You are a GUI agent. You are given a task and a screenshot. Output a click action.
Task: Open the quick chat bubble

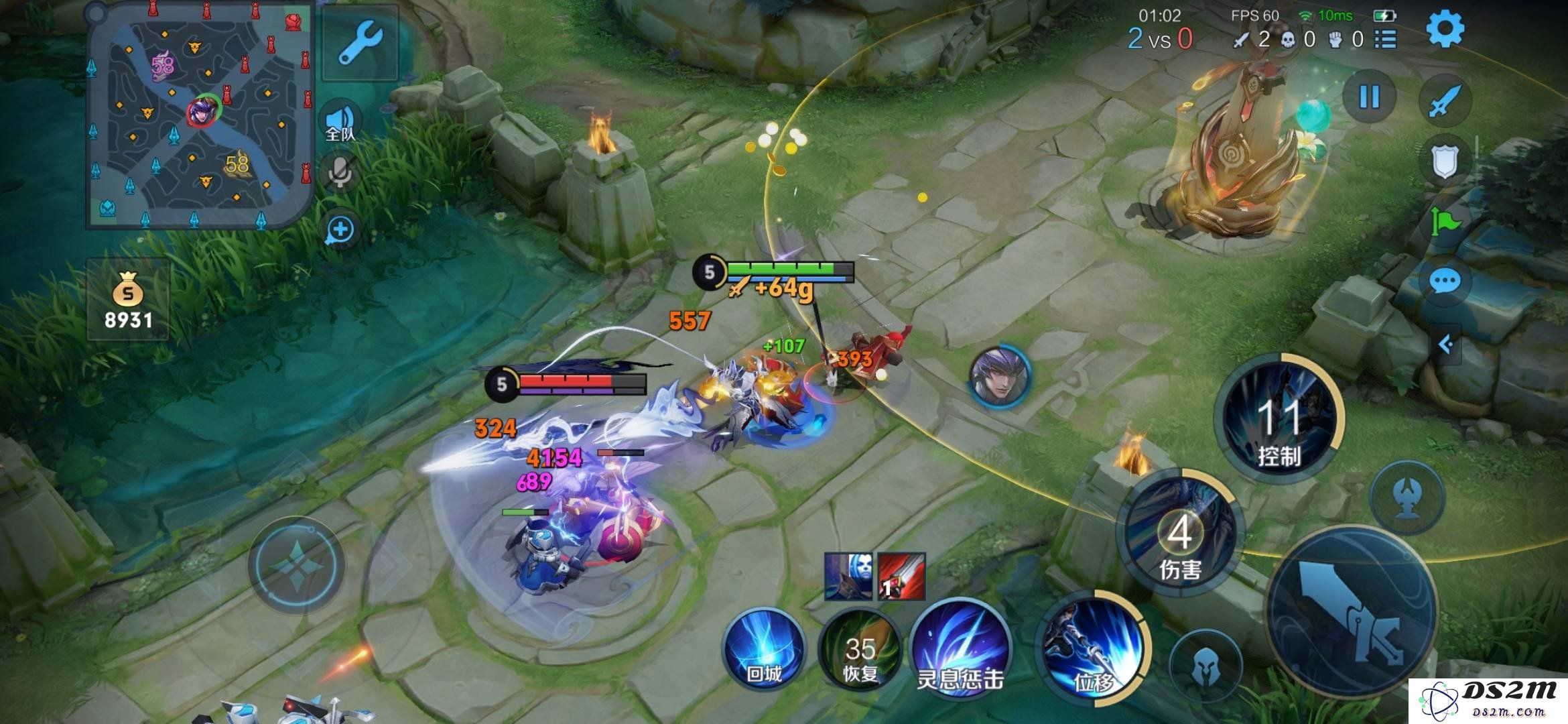pyautogui.click(x=1445, y=282)
